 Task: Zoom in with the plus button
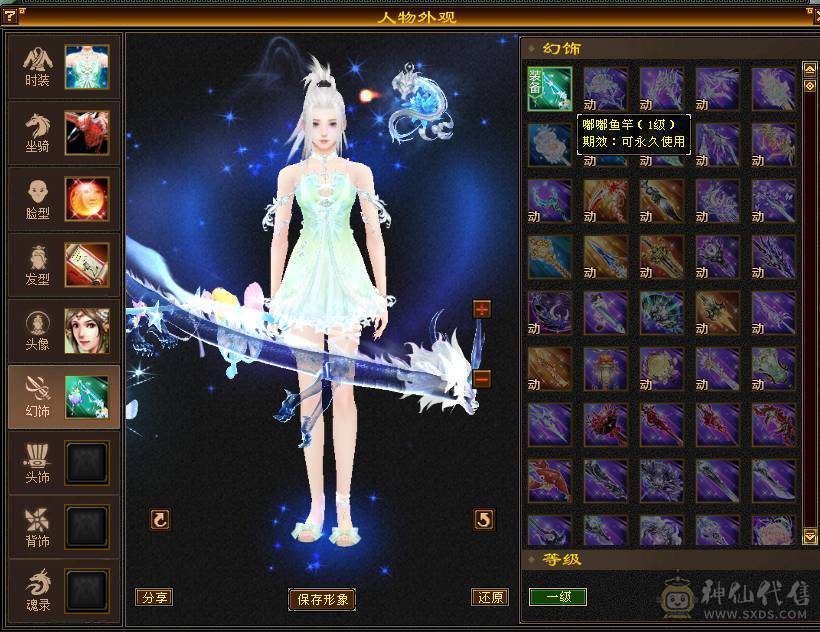[482, 309]
